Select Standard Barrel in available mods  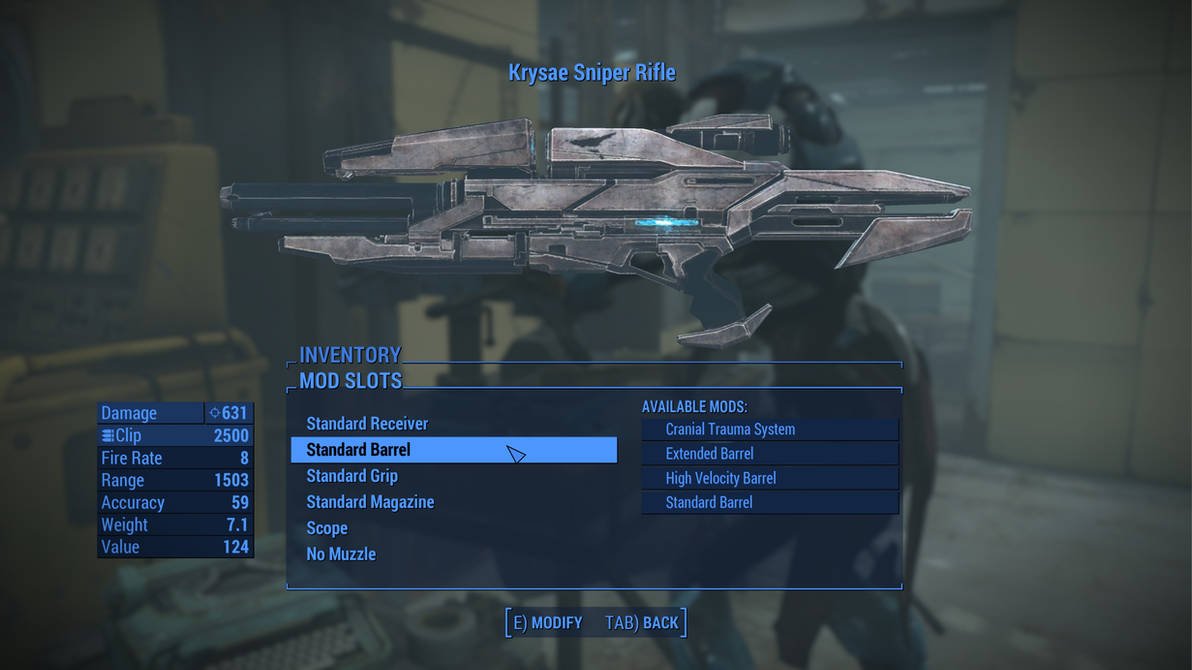(709, 502)
